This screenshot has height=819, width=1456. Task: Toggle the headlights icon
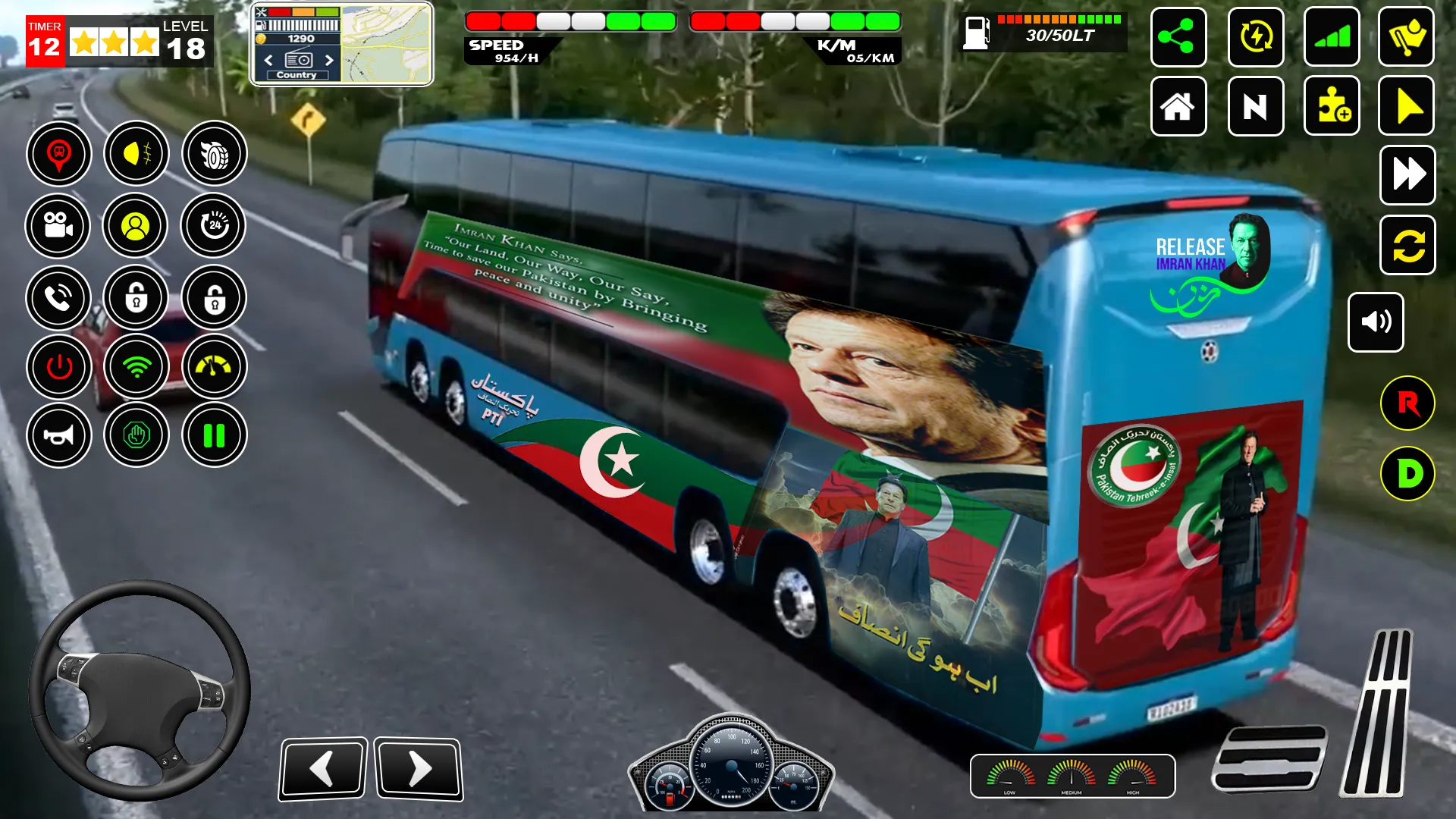[x=137, y=154]
